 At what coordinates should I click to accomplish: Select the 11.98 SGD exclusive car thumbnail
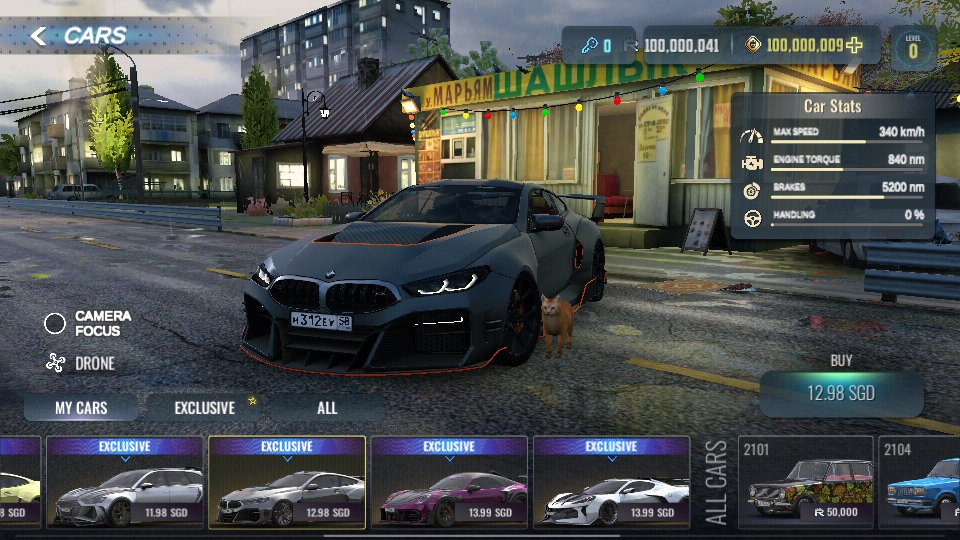tap(125, 484)
